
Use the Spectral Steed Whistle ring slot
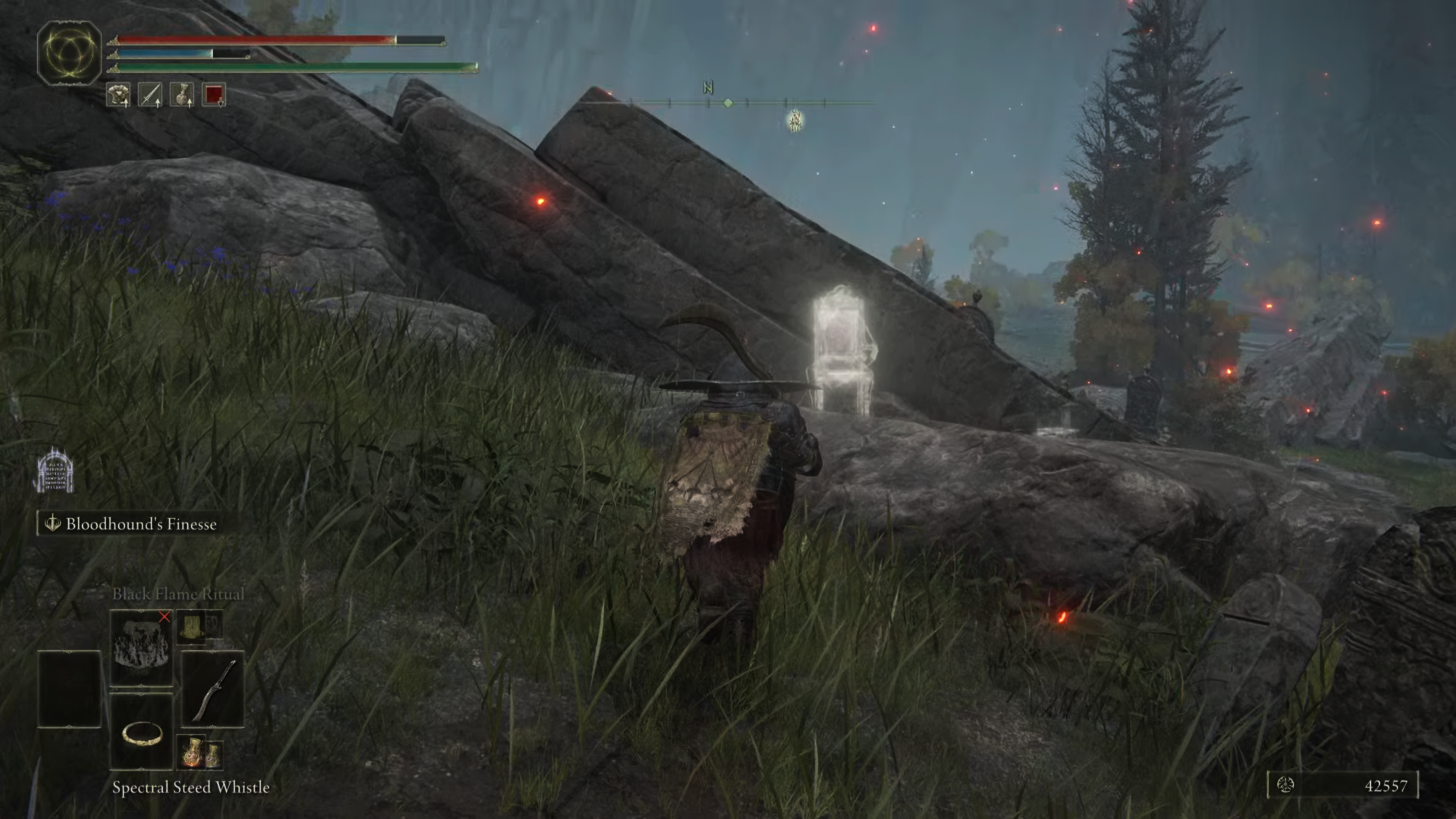coord(141,733)
